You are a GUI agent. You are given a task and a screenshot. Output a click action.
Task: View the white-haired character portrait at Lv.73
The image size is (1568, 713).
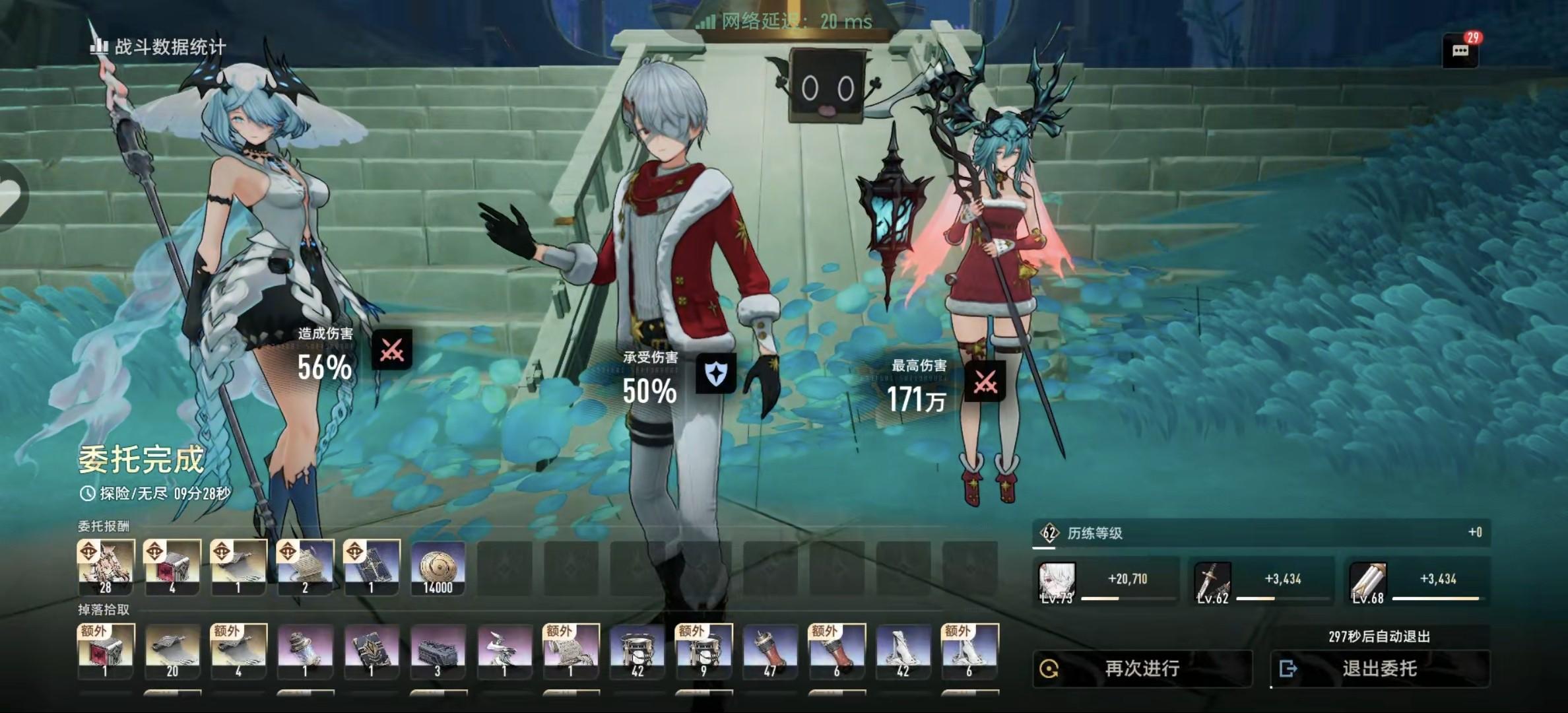point(1057,582)
